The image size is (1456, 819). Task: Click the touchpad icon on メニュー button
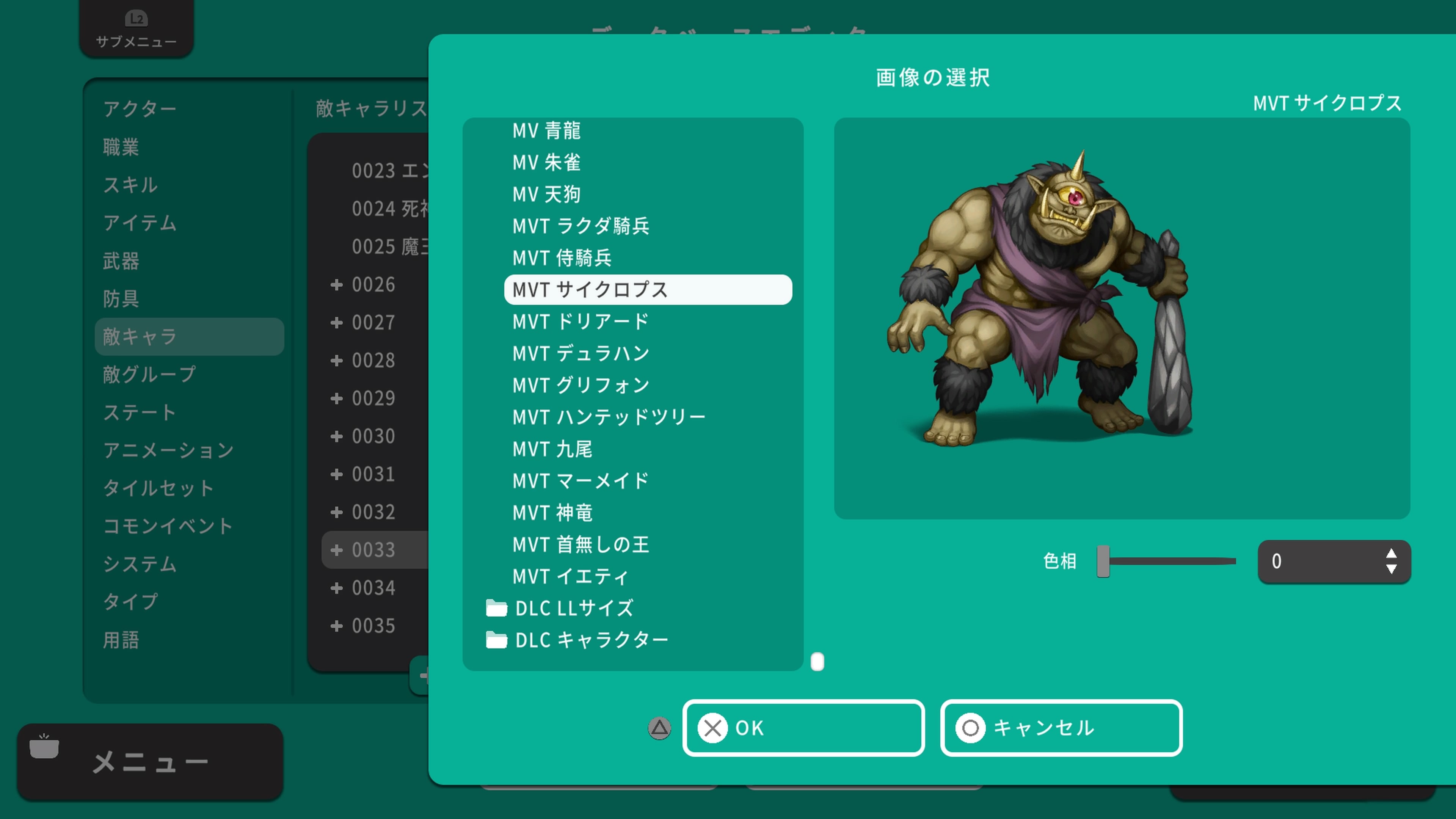coord(45,746)
